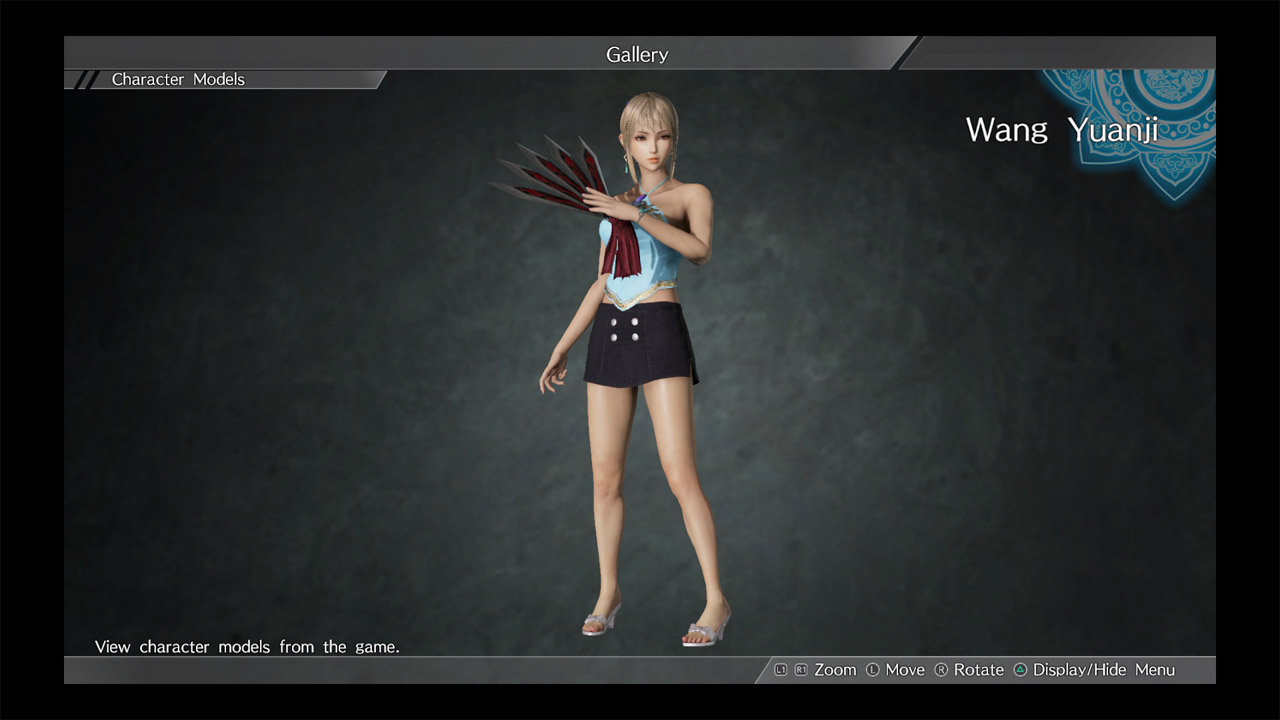Click the R1 button prompt icon
This screenshot has height=720, width=1280.
click(801, 670)
